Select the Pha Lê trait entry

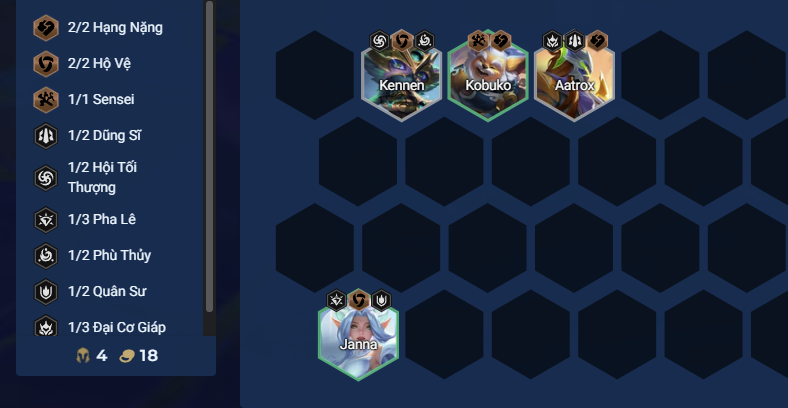click(101, 220)
